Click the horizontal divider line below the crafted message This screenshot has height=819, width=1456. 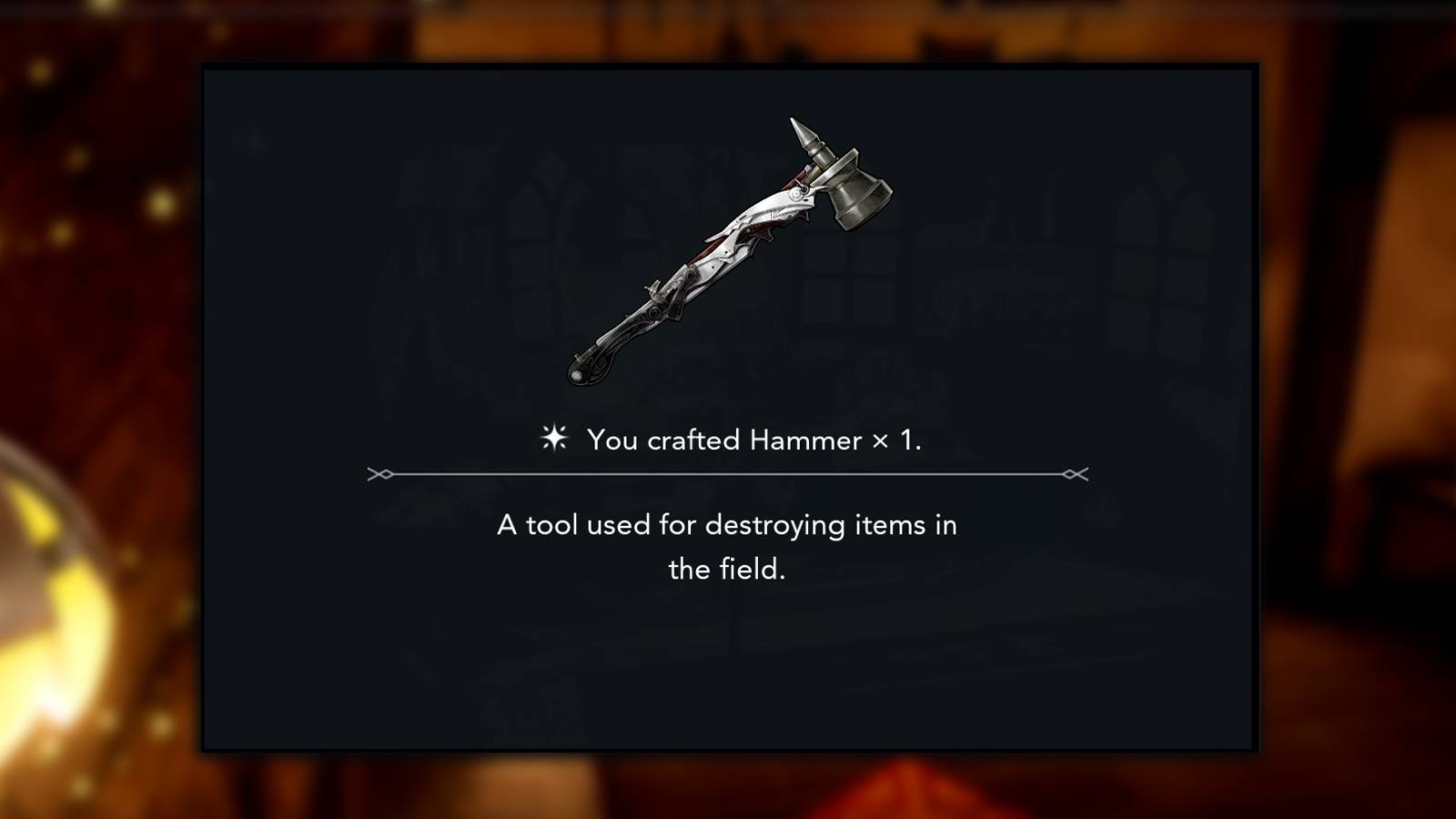click(x=728, y=473)
